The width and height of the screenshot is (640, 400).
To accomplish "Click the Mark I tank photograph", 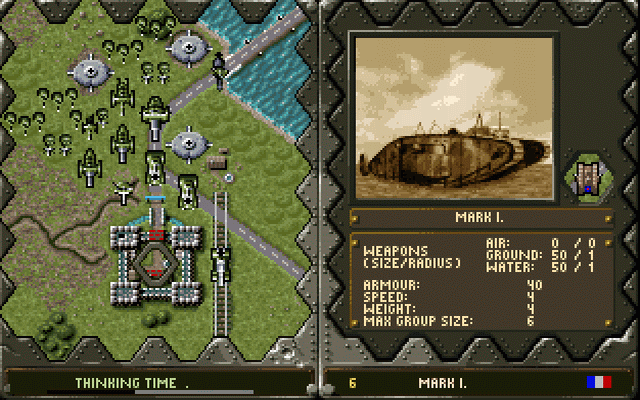I will point(451,117).
